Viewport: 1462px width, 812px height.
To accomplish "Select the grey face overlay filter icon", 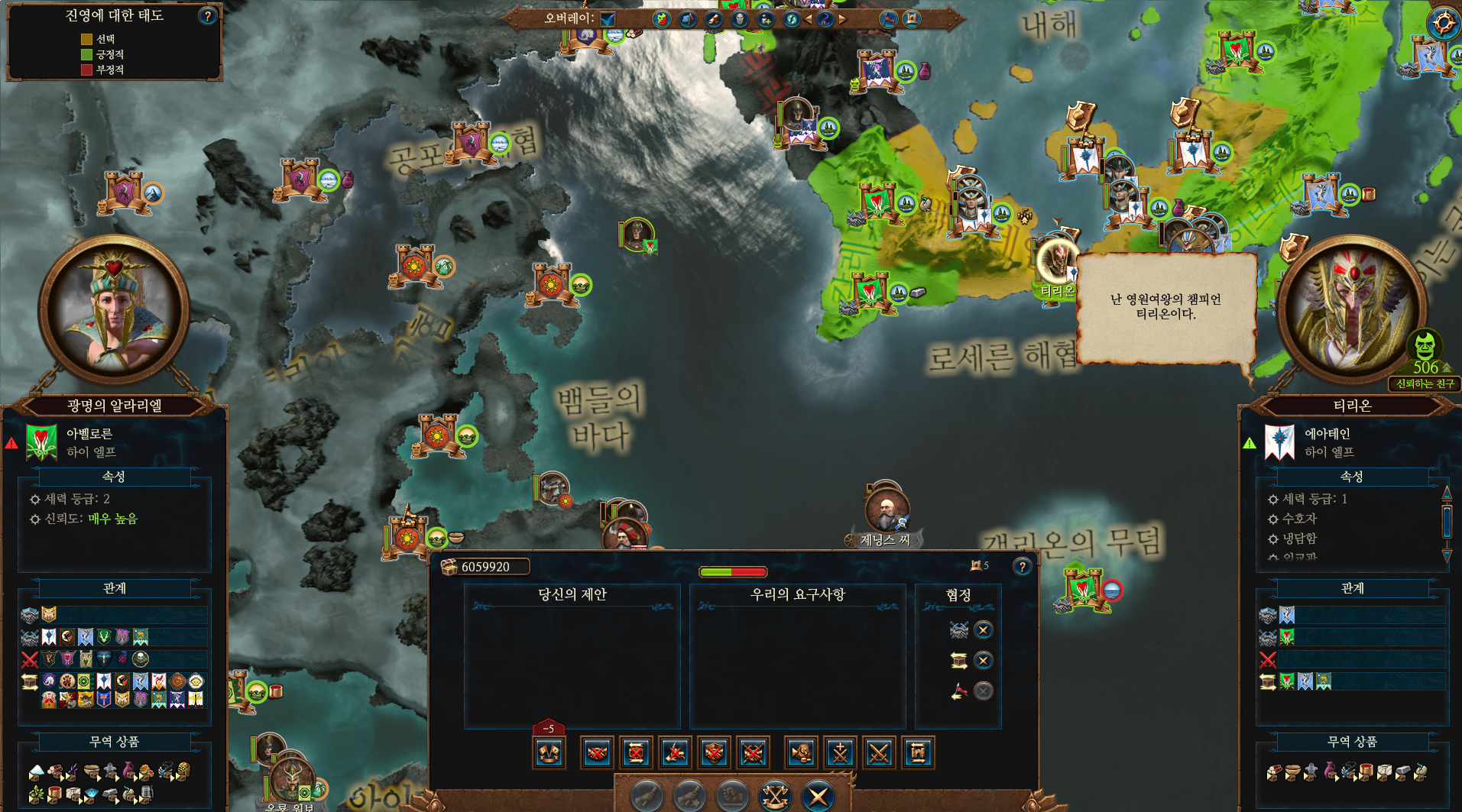I will 740,19.
